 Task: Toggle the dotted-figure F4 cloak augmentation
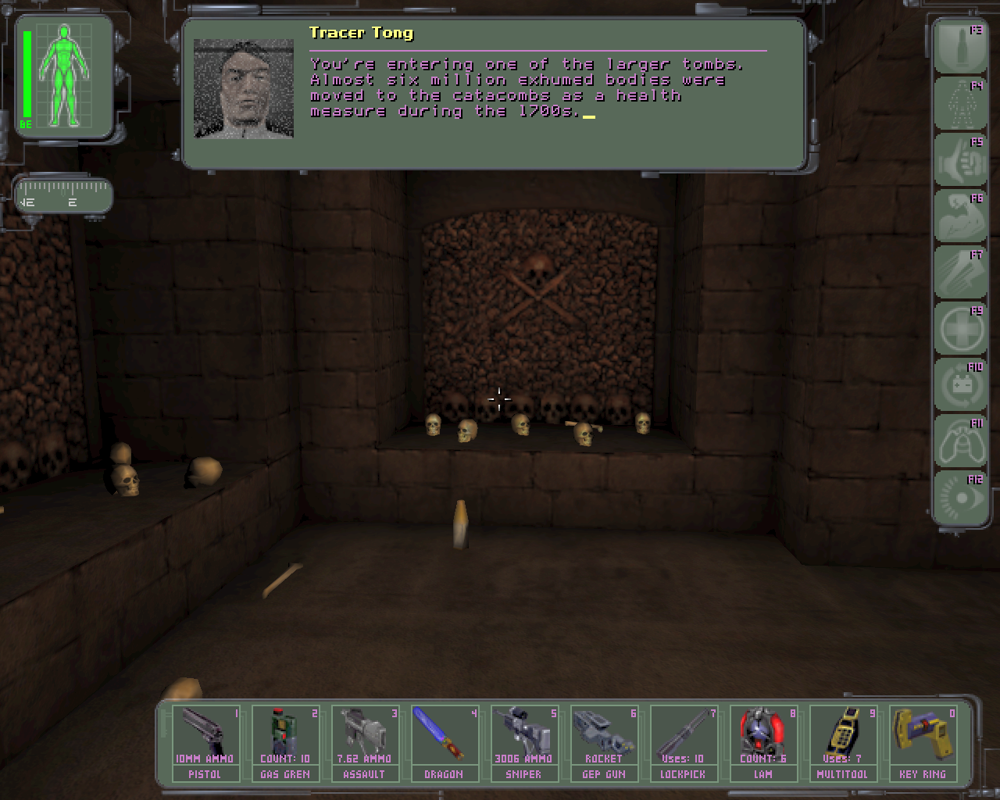pyautogui.click(x=960, y=103)
